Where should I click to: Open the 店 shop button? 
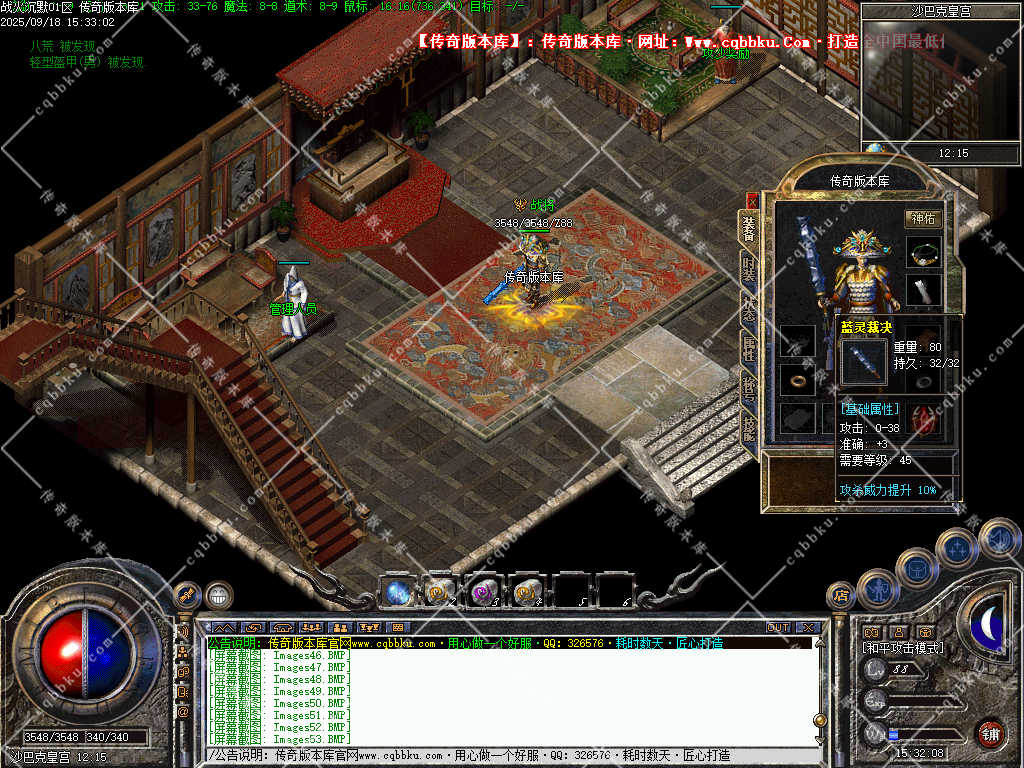click(841, 595)
